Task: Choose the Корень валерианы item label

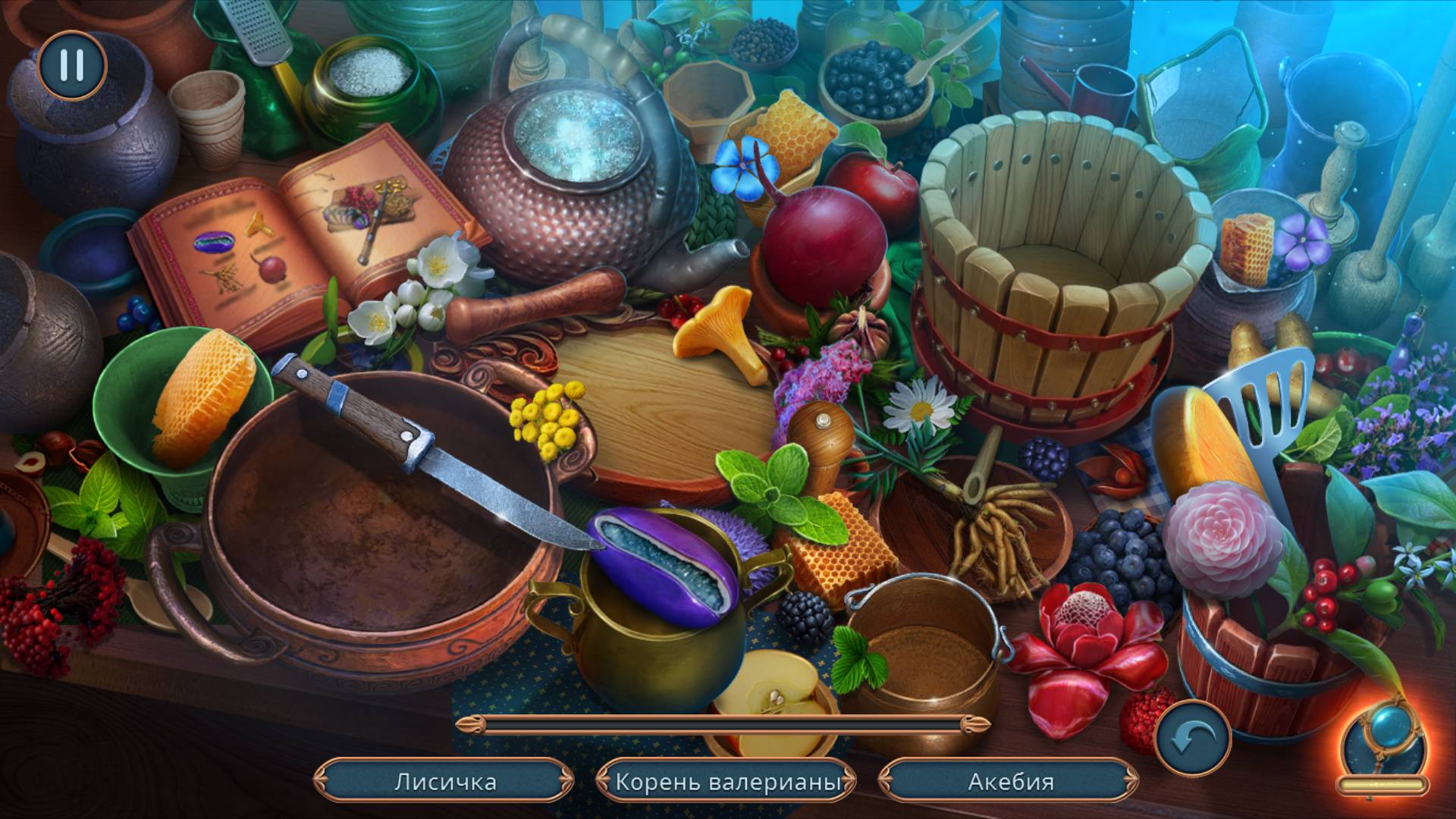Action: 727,781
